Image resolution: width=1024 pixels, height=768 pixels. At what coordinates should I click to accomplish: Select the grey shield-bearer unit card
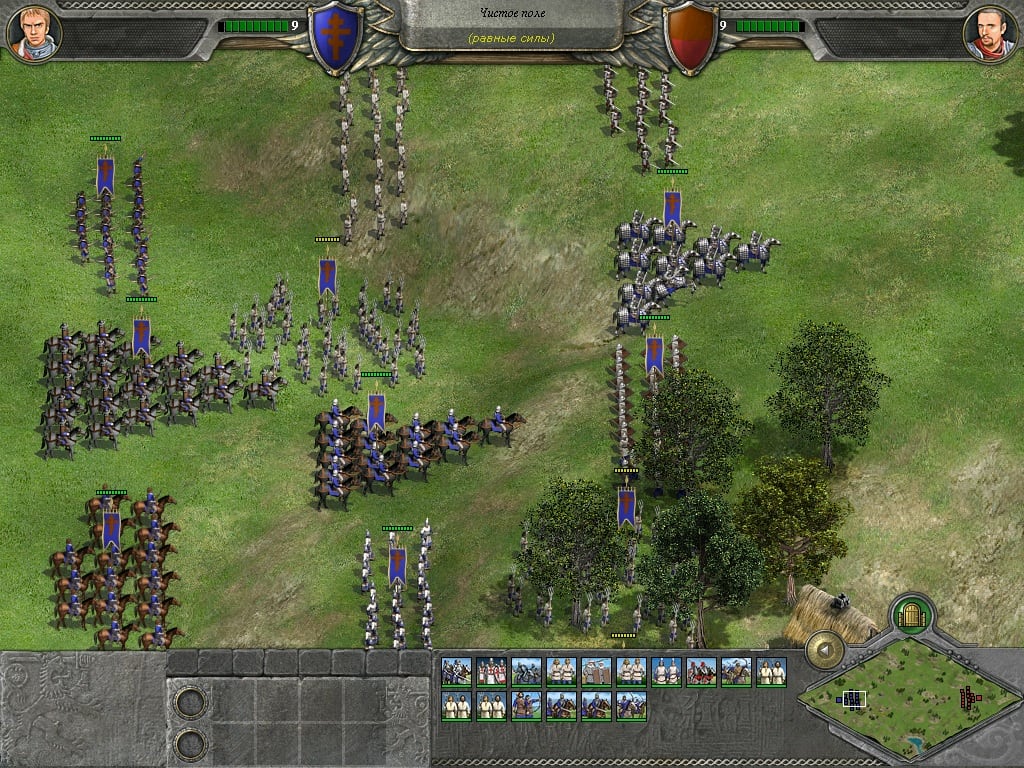(596, 671)
